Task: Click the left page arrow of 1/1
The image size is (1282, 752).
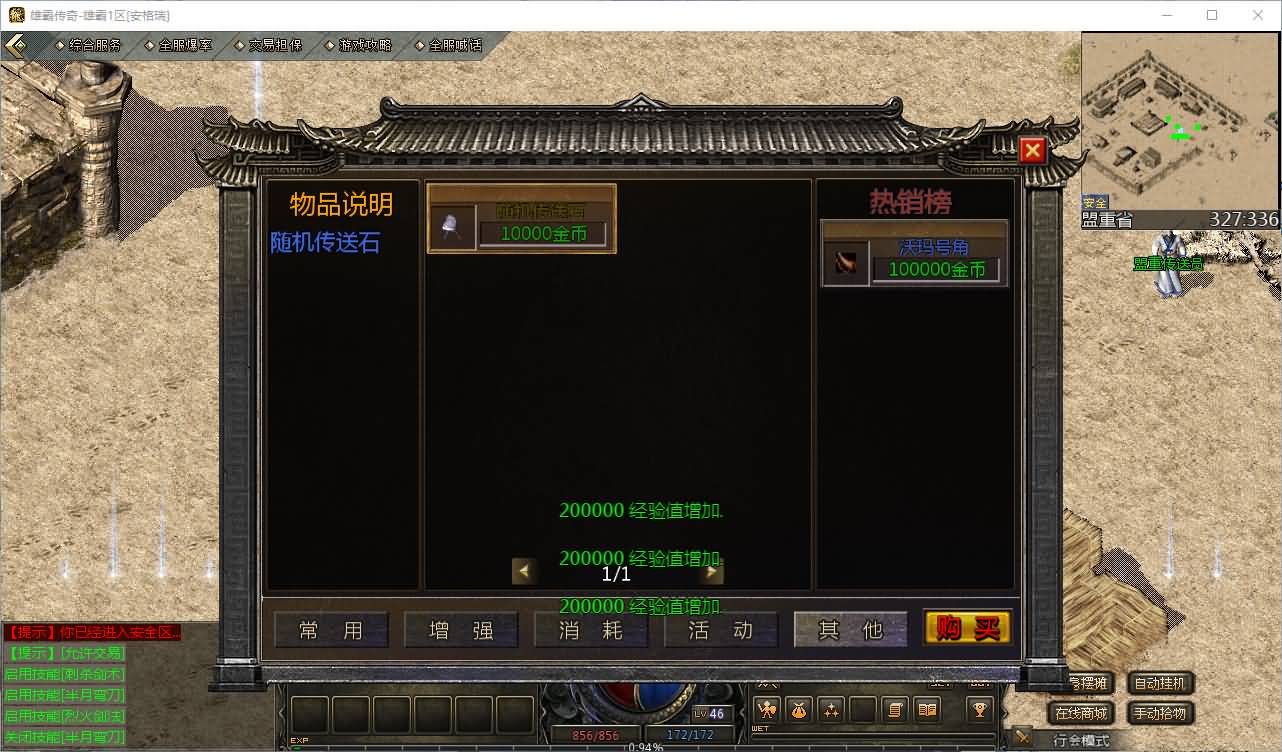Action: point(525,571)
